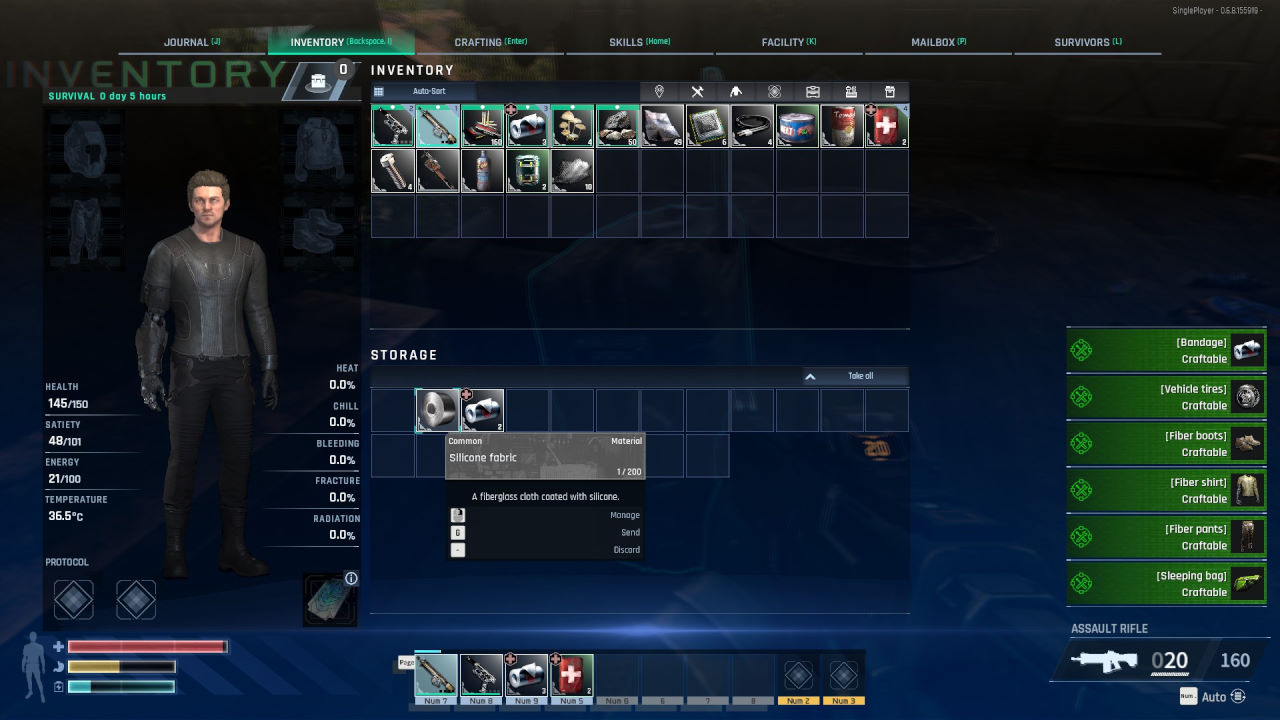Select the ammo stack of 160
The width and height of the screenshot is (1280, 720).
point(482,126)
